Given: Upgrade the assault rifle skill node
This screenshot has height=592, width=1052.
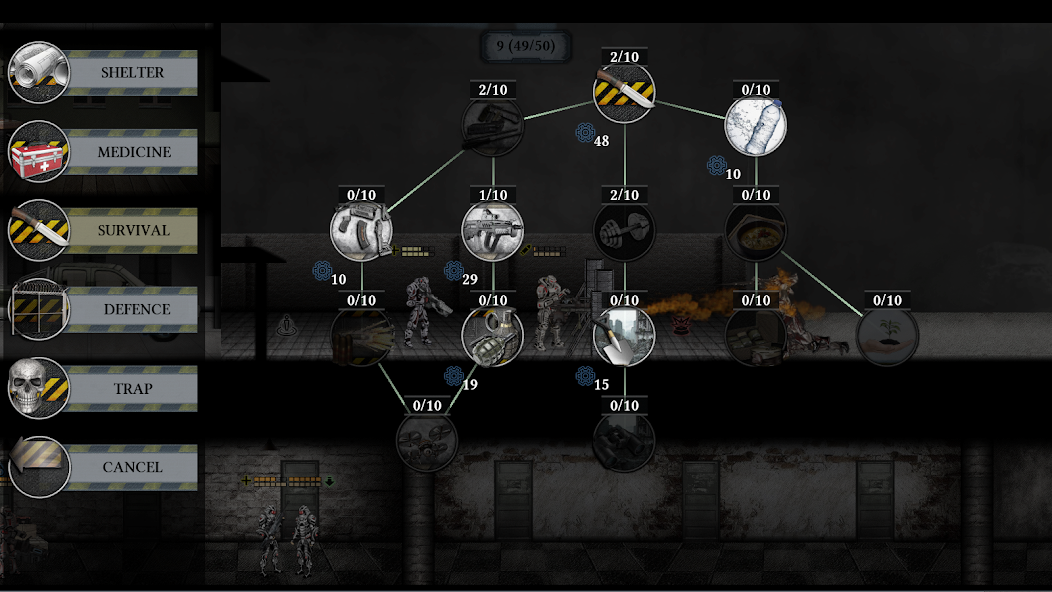Looking at the screenshot, I should (493, 230).
